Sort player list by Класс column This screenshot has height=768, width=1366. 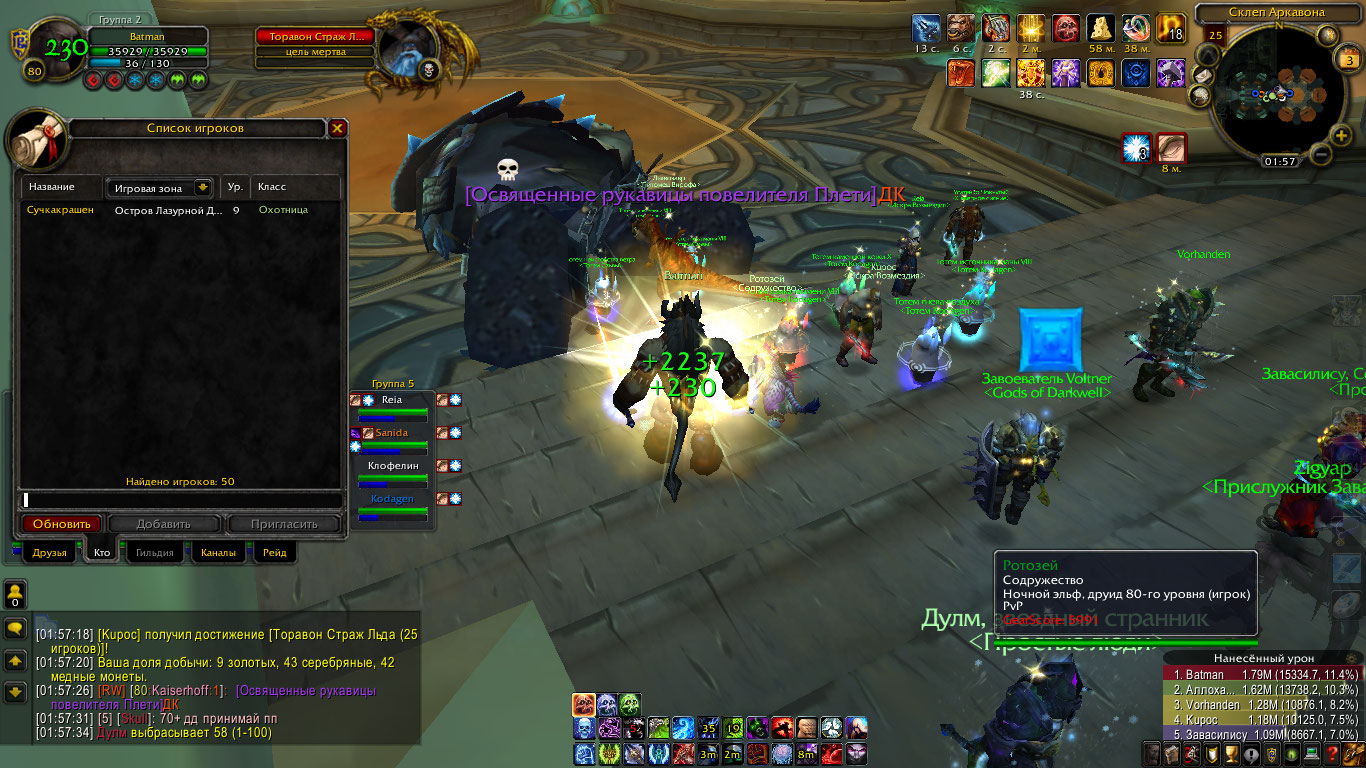pyautogui.click(x=295, y=187)
